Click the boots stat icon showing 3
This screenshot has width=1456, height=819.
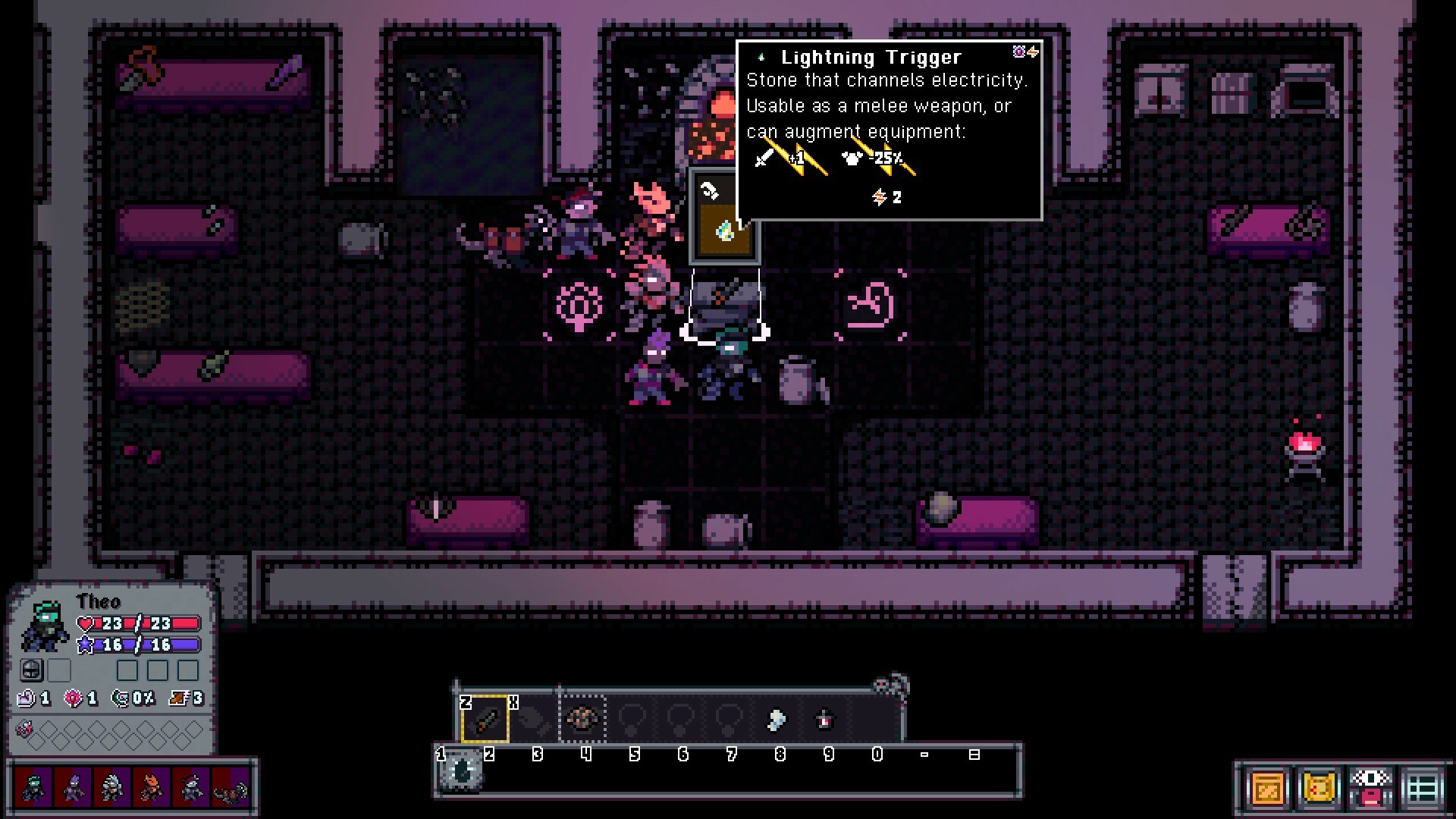tap(177, 699)
